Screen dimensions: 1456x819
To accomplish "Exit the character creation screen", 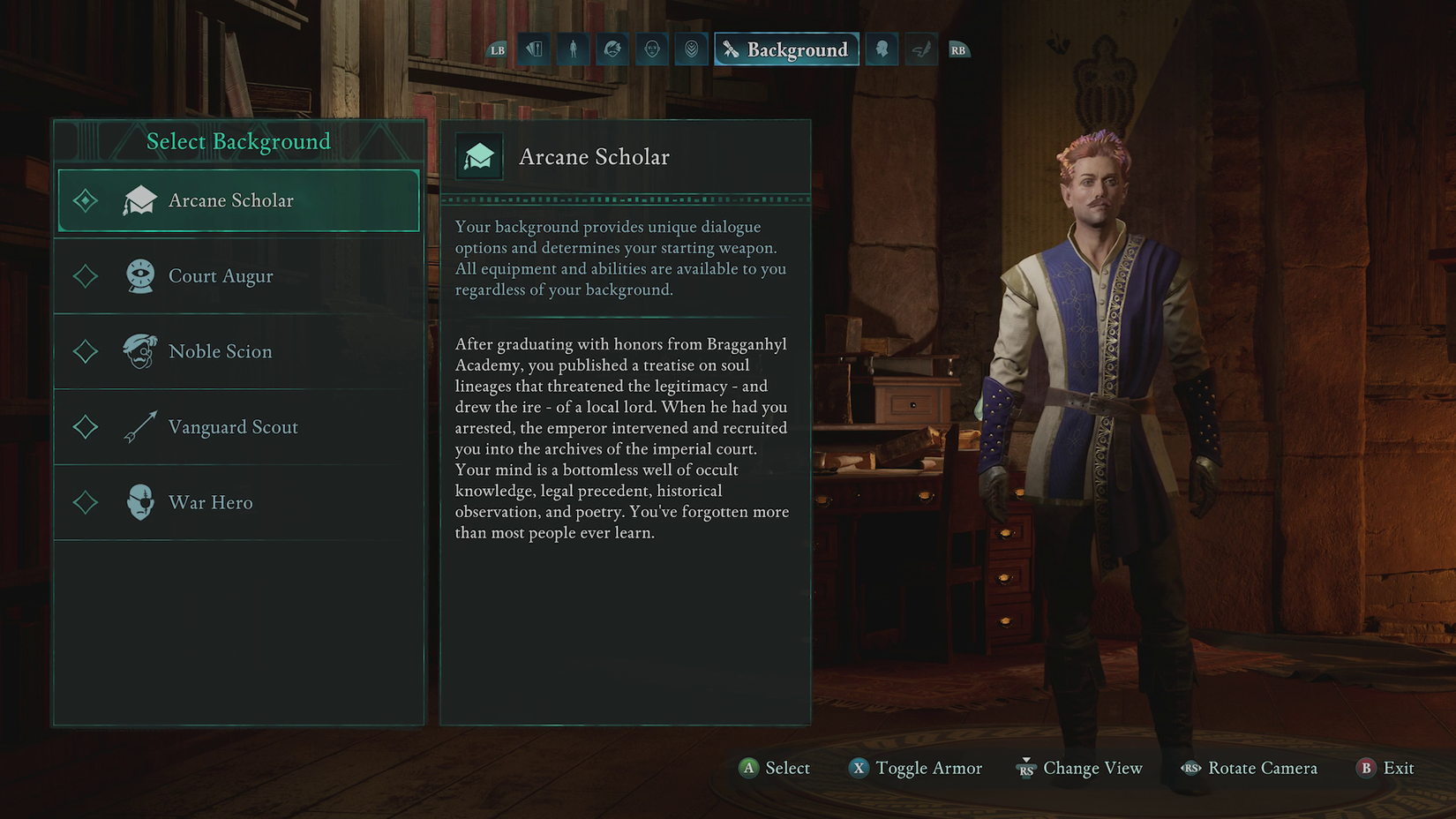I will 1385,768.
